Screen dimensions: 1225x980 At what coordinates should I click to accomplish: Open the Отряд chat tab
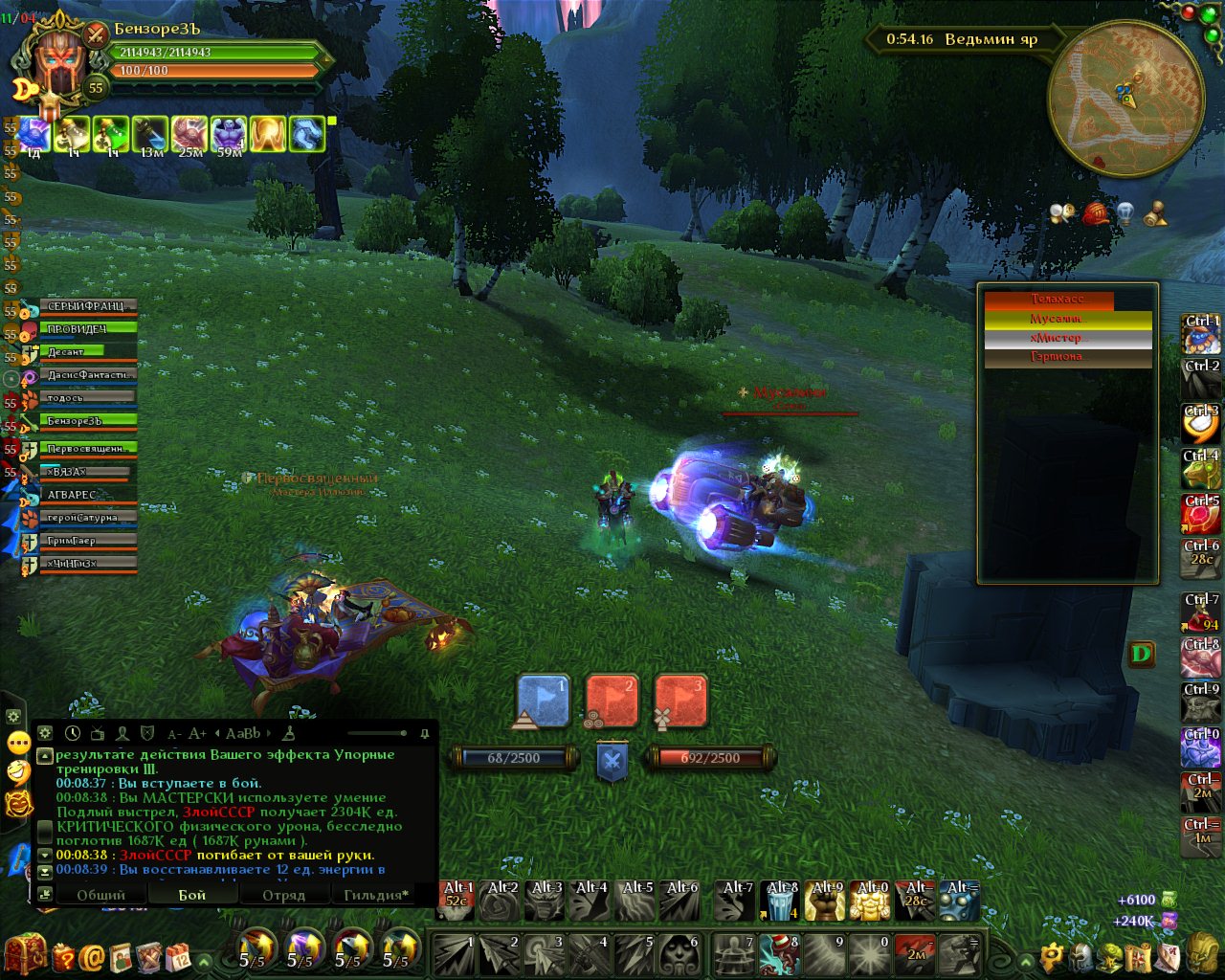(283, 895)
